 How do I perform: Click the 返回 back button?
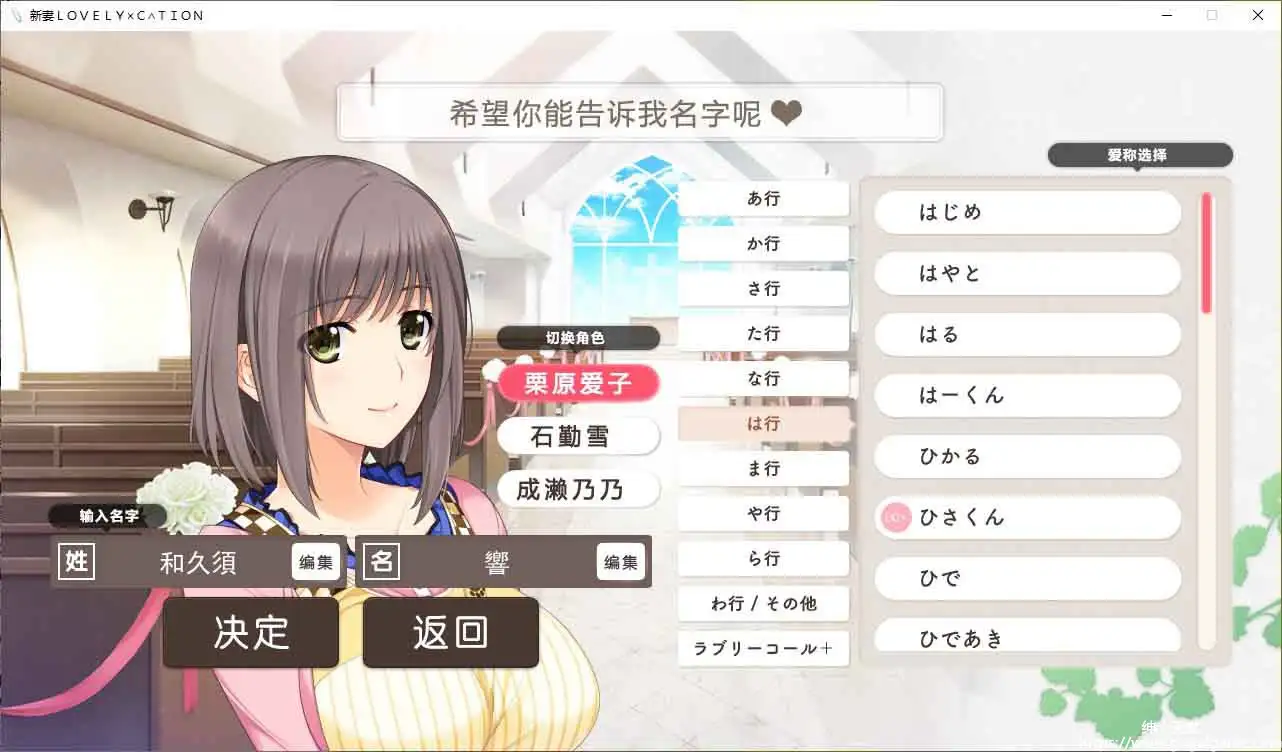click(451, 632)
